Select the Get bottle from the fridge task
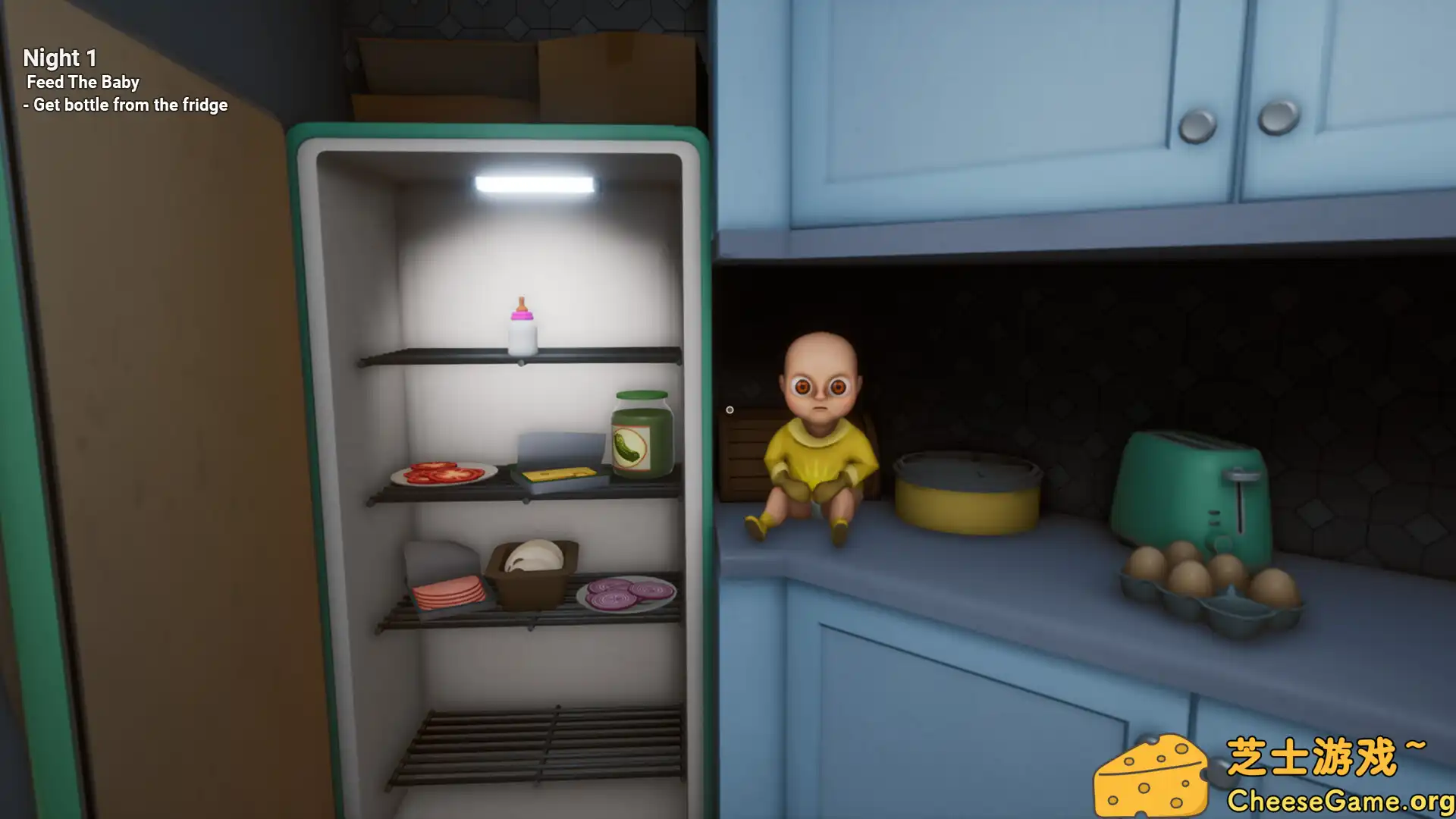Screen dimensions: 1456x819 [125, 105]
